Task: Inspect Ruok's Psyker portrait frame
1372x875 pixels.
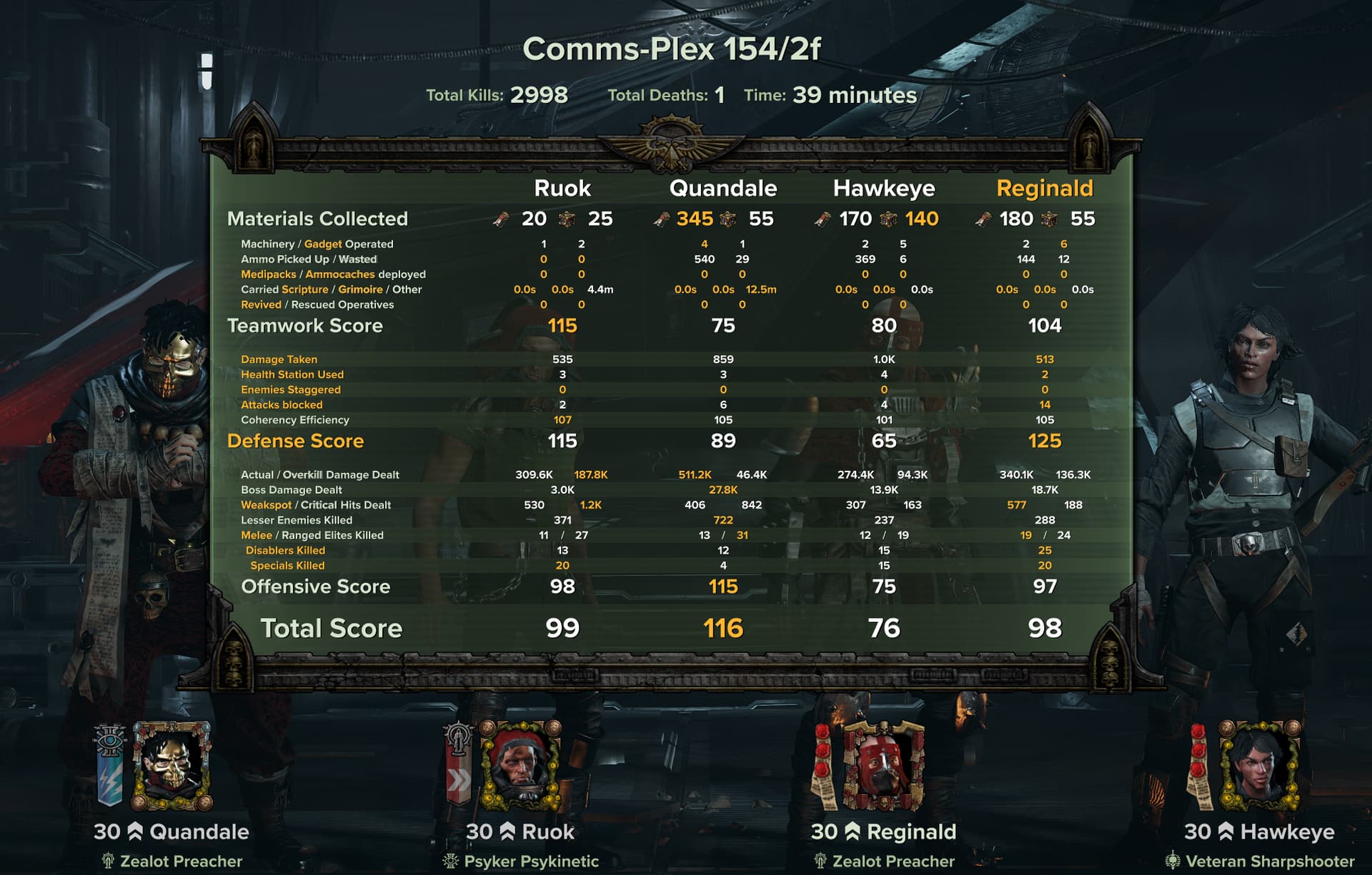Action: tap(520, 766)
